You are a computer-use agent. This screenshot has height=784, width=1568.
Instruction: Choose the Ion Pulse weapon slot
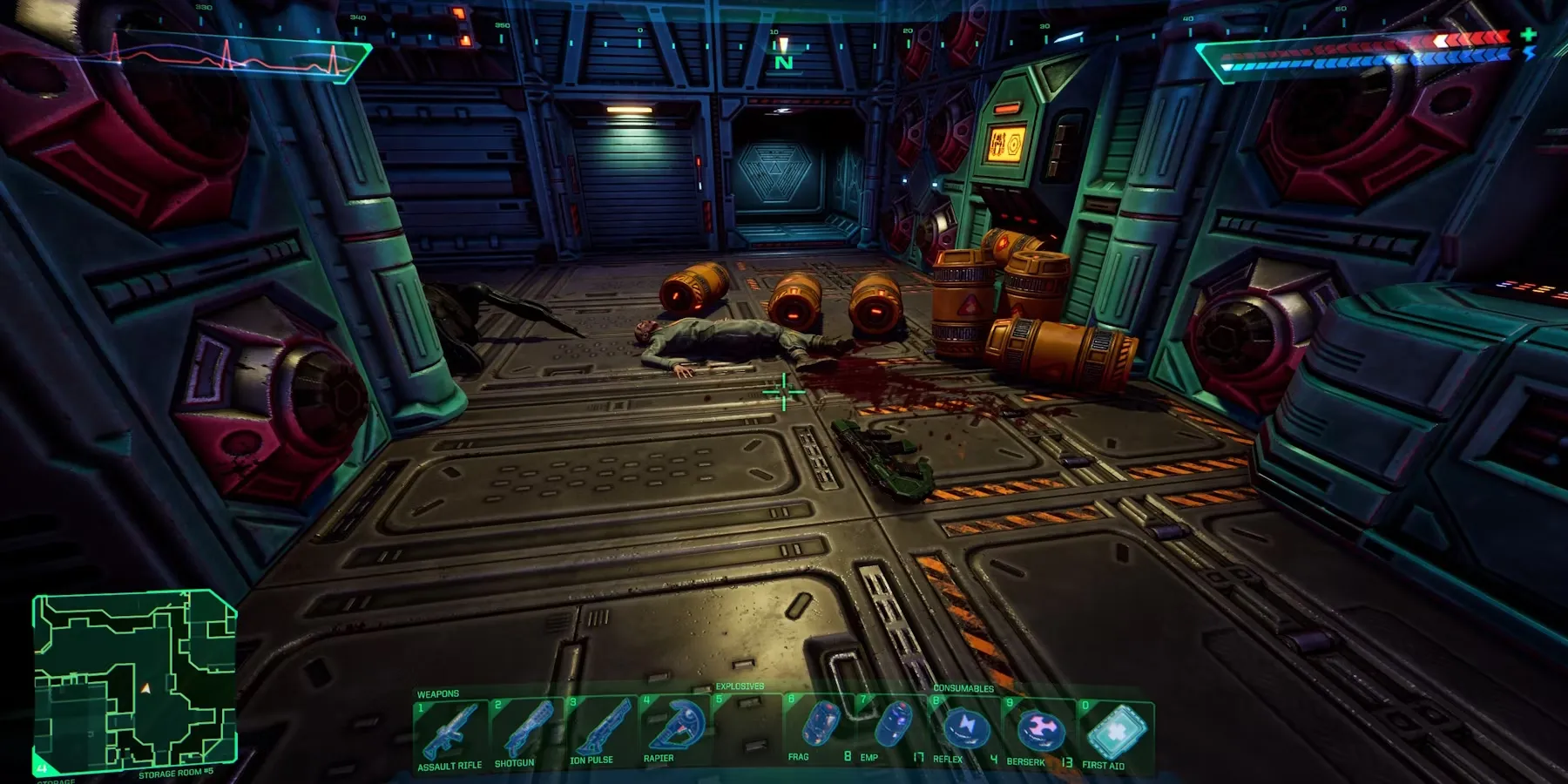pyautogui.click(x=599, y=730)
